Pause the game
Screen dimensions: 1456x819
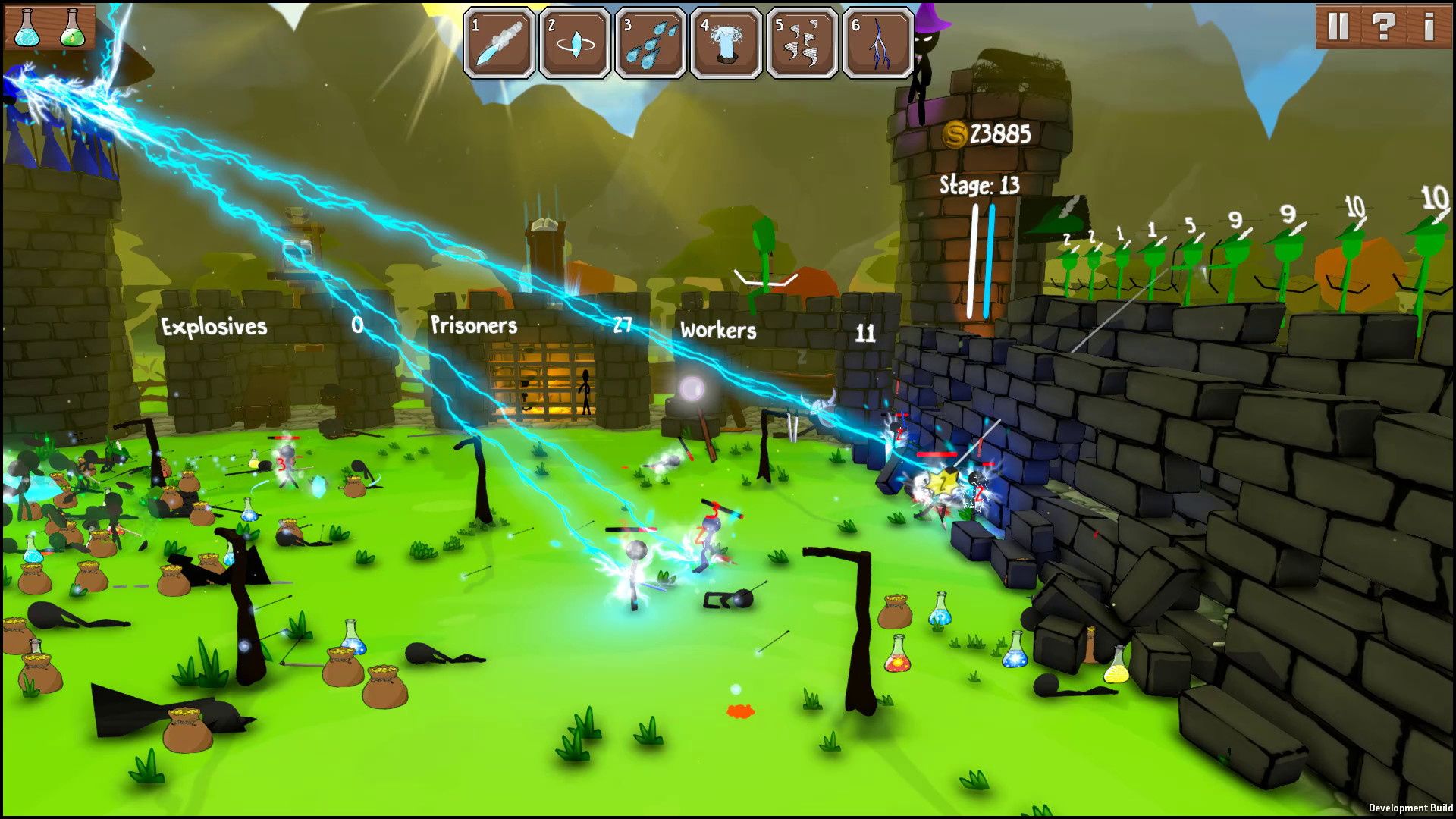click(1339, 27)
